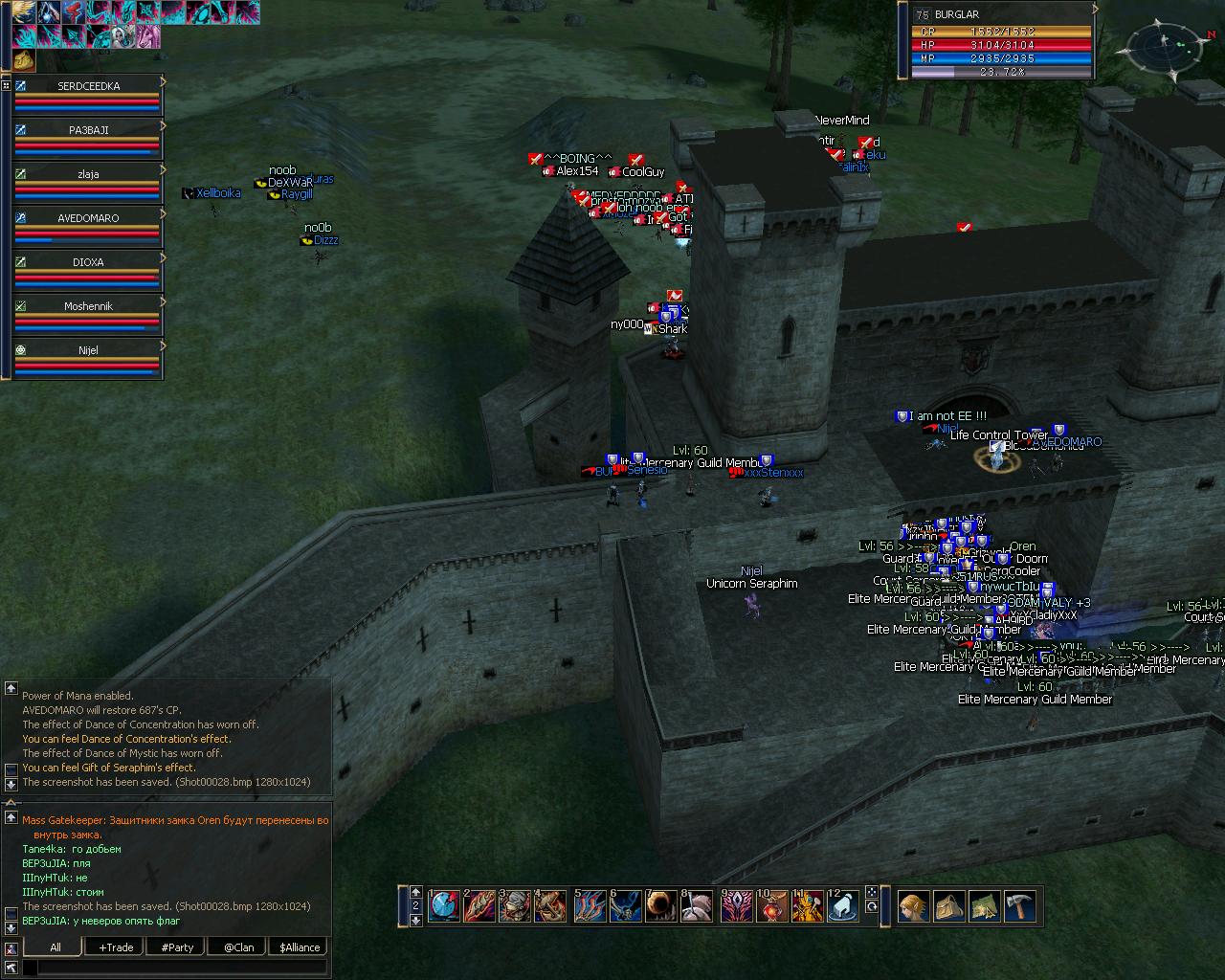Select the All chat tab
Image resolution: width=1225 pixels, height=980 pixels.
(x=55, y=947)
